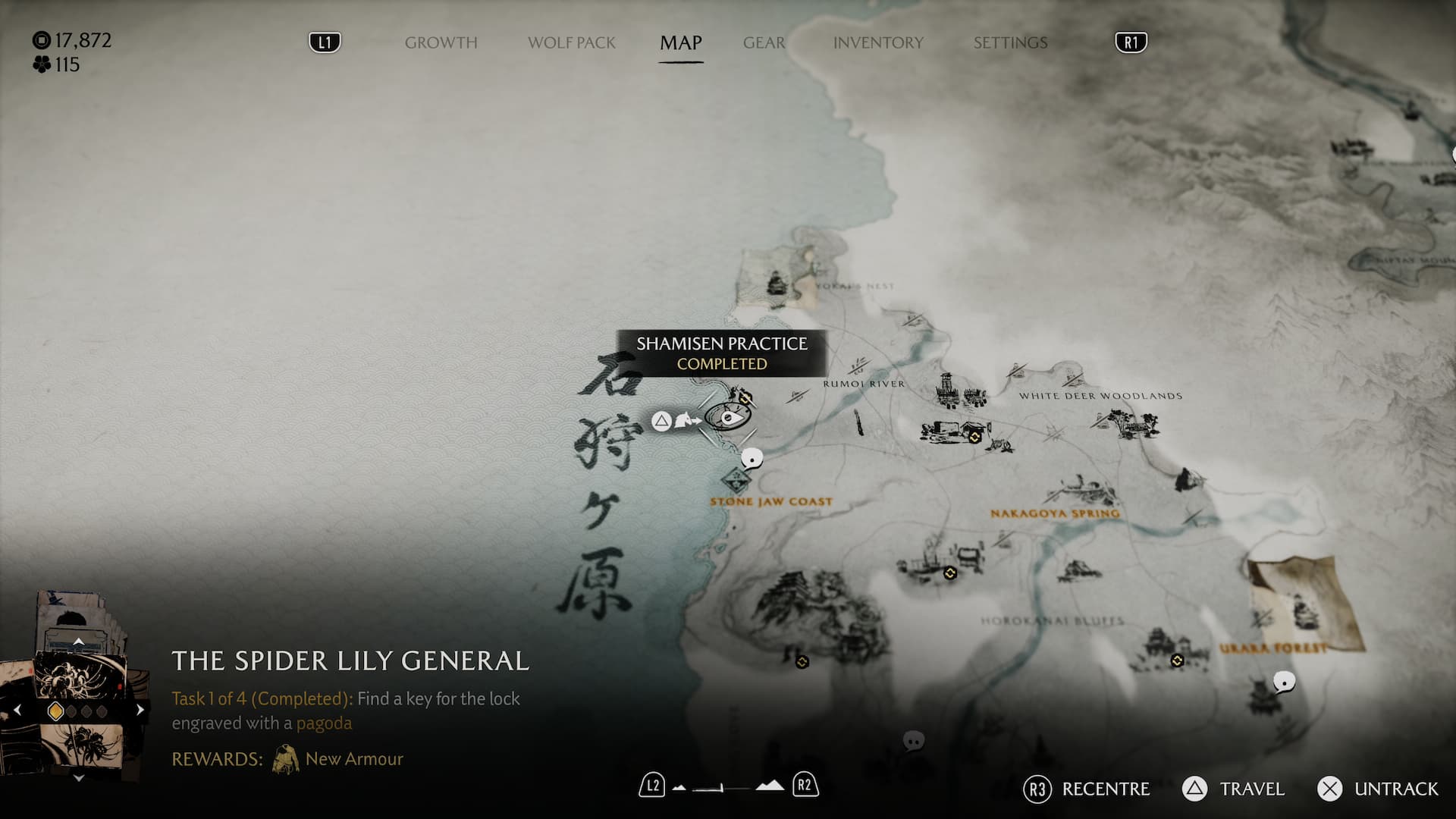Open the Inventory tab
1456x819 pixels.
[878, 42]
